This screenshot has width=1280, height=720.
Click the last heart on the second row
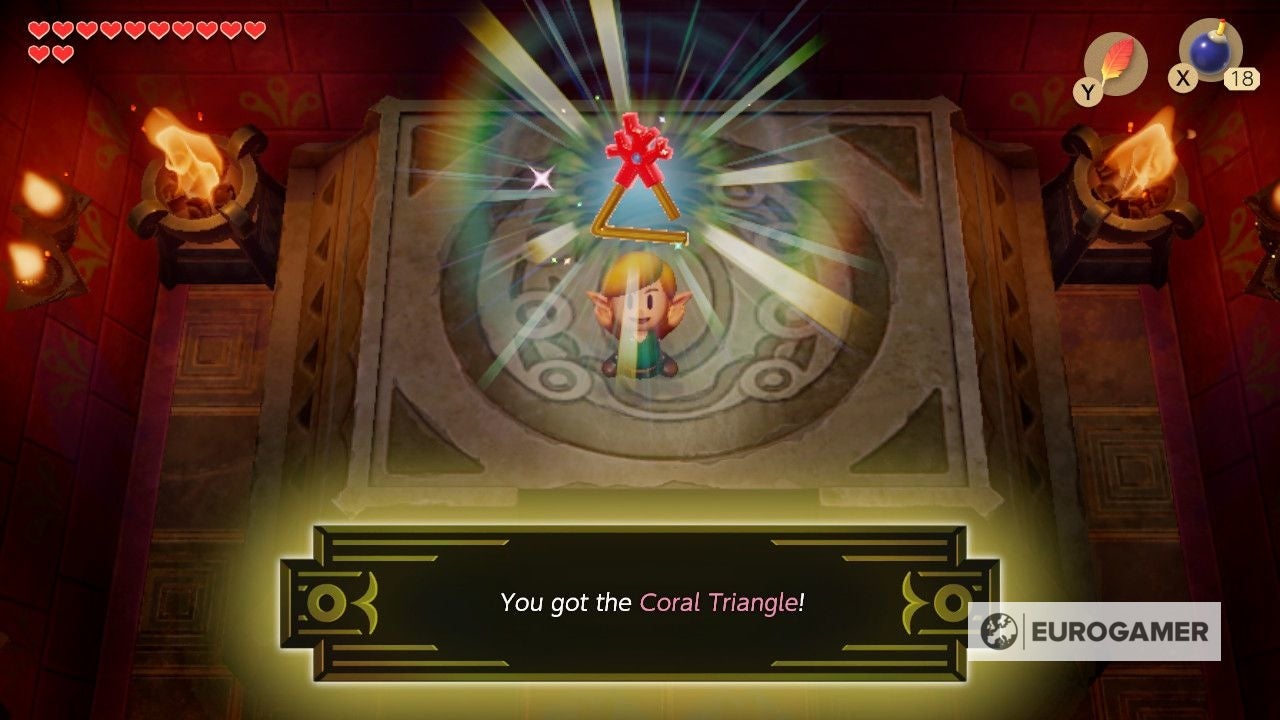point(63,55)
